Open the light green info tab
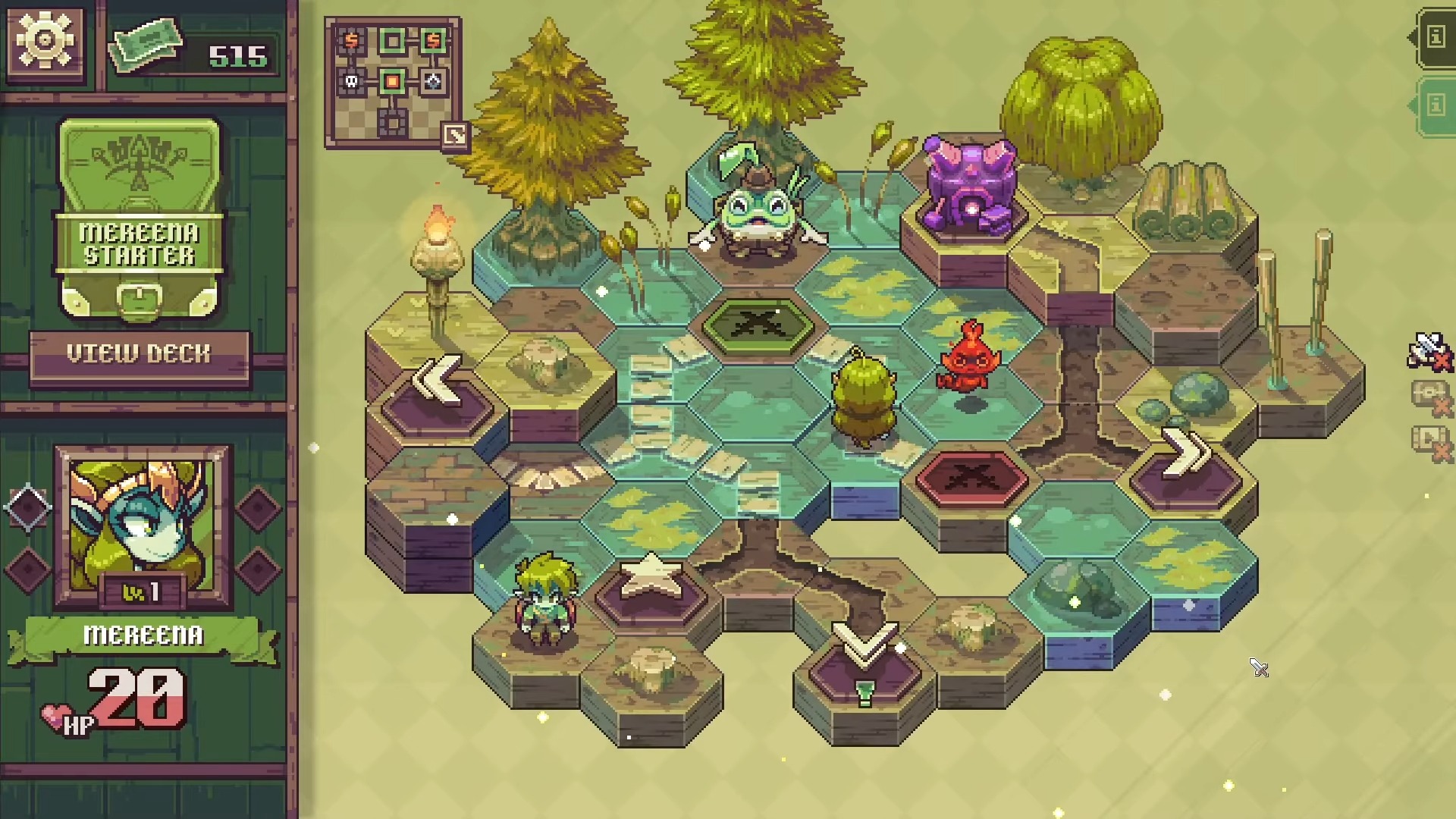Image resolution: width=1456 pixels, height=819 pixels. click(x=1435, y=105)
